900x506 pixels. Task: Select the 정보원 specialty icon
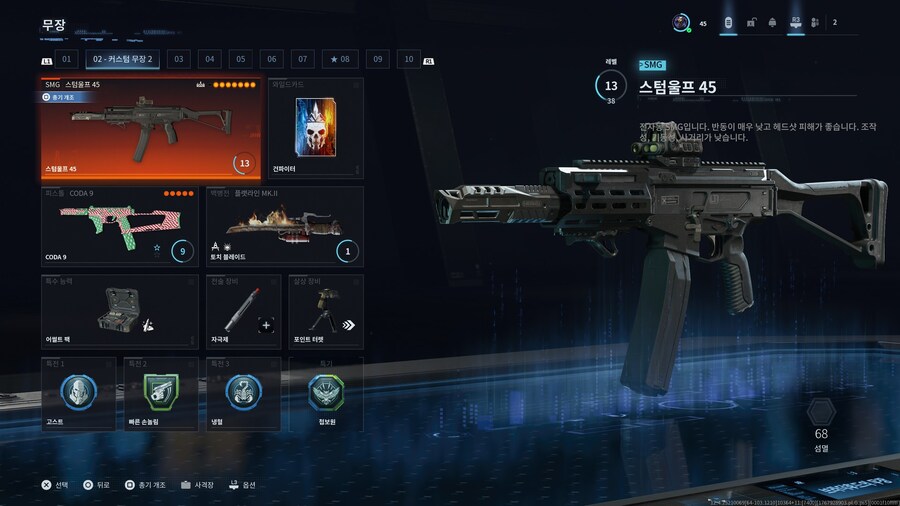point(326,393)
